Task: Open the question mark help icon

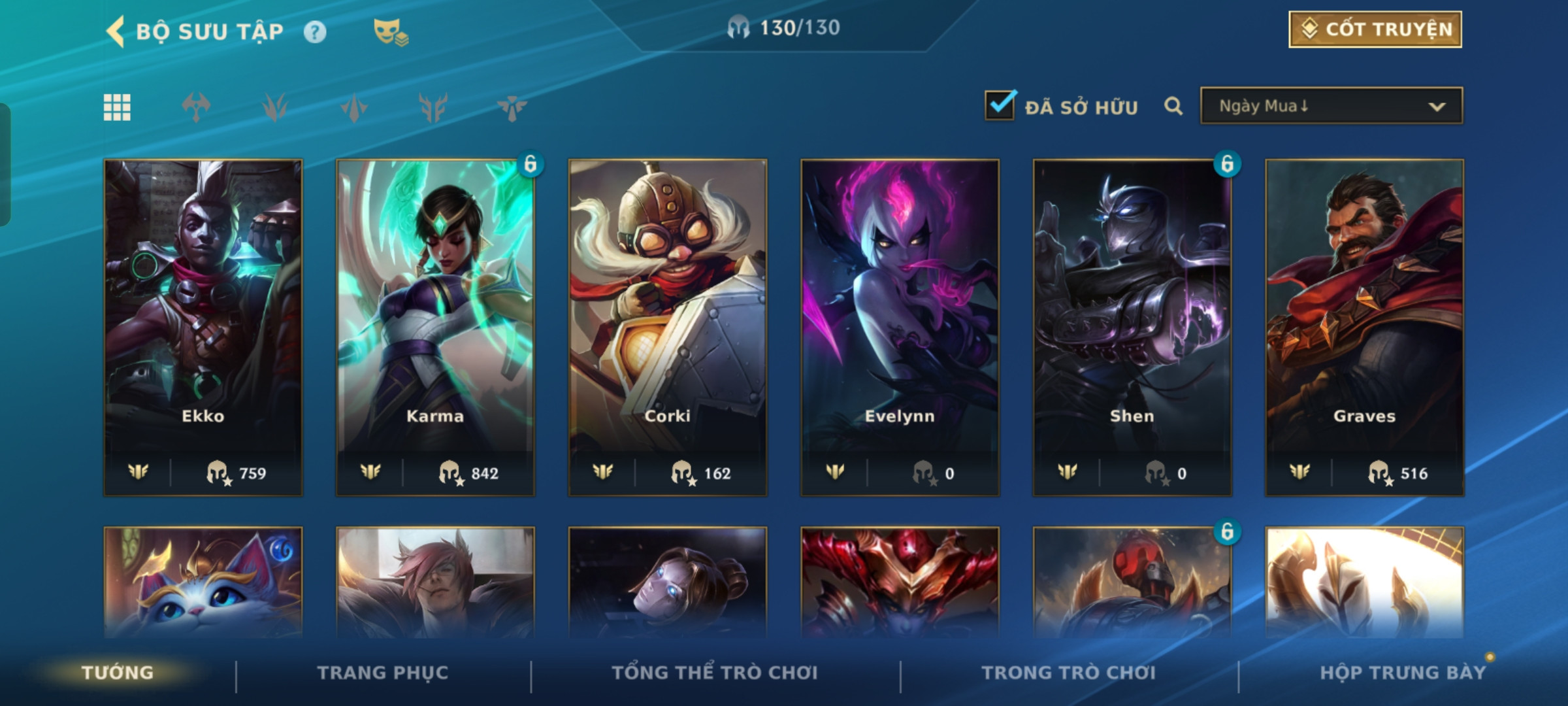Action: coord(315,32)
